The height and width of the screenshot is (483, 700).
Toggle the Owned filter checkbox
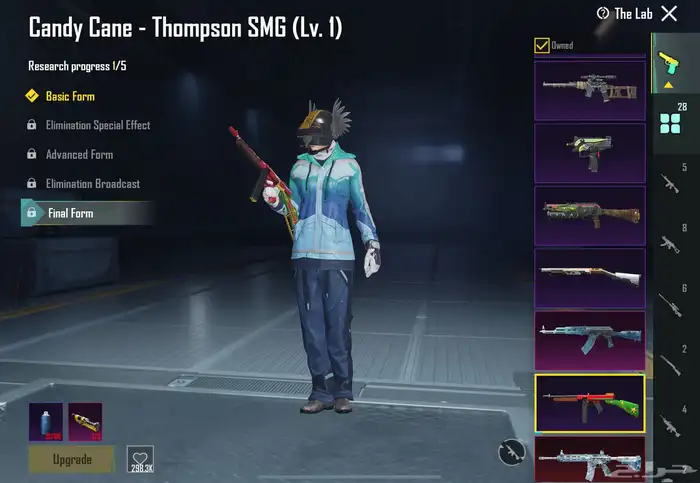coord(542,45)
